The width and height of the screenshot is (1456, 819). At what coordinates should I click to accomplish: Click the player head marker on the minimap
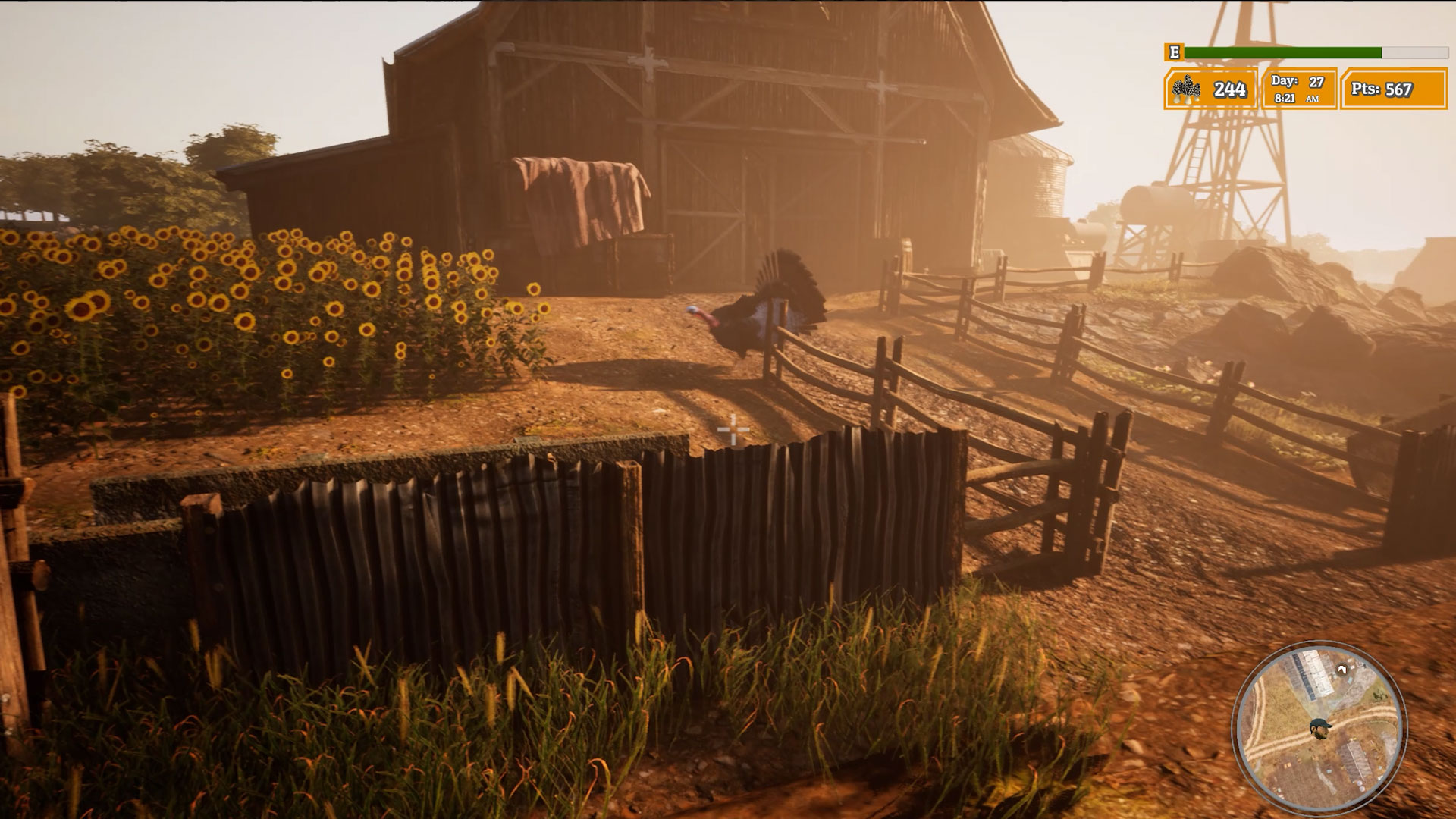click(1319, 728)
